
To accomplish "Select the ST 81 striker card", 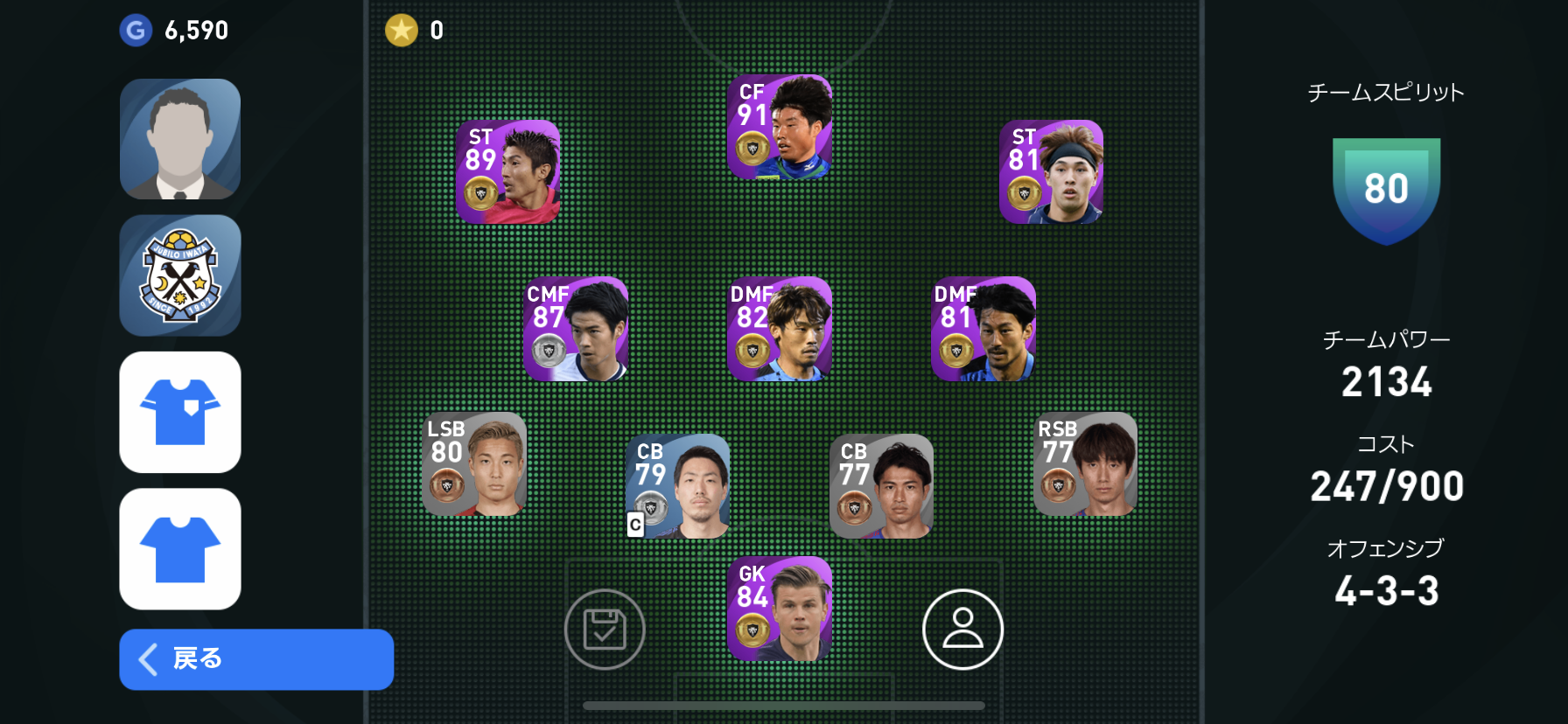I will [1051, 172].
